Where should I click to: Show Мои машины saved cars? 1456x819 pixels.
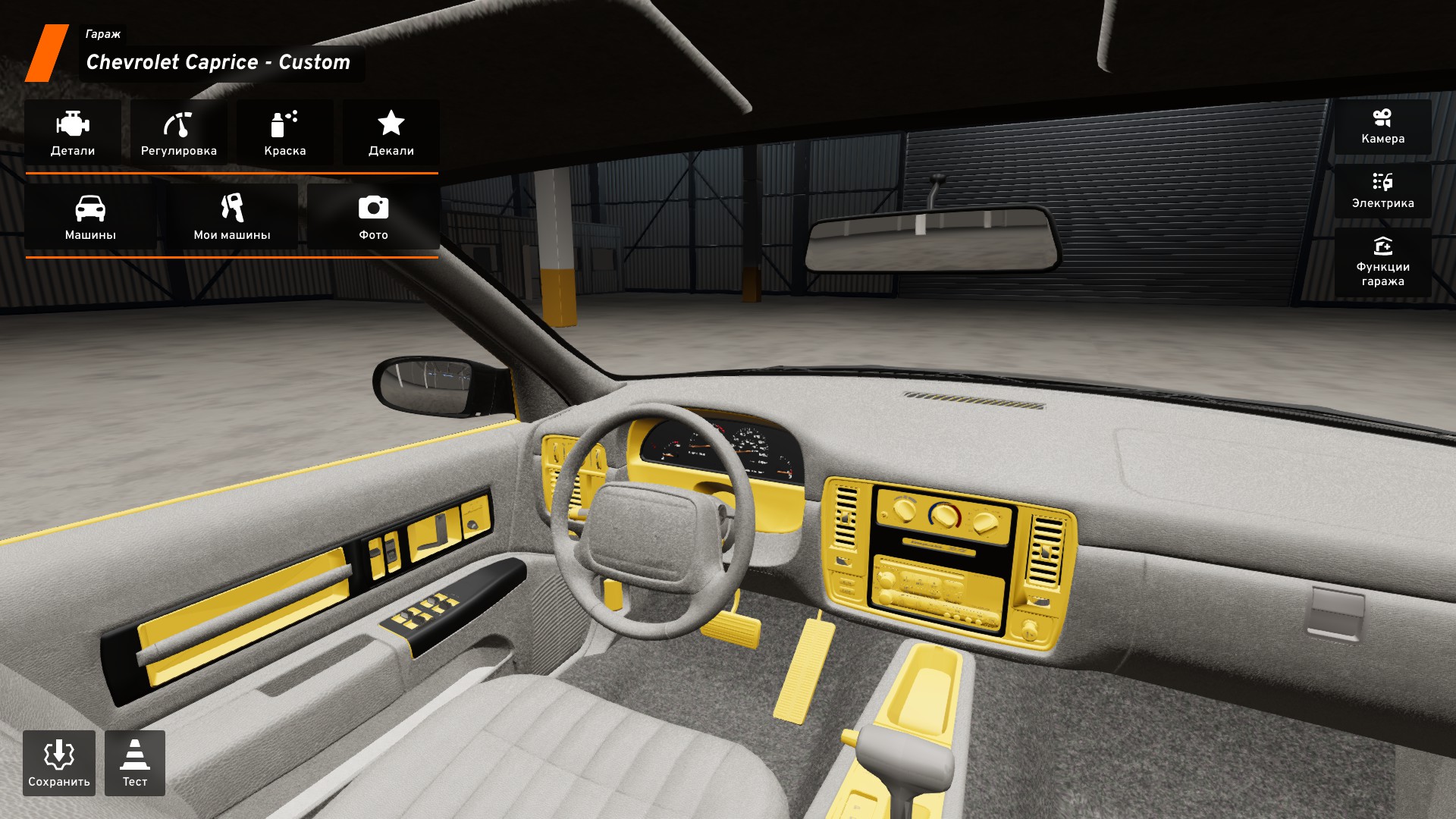[x=232, y=217]
